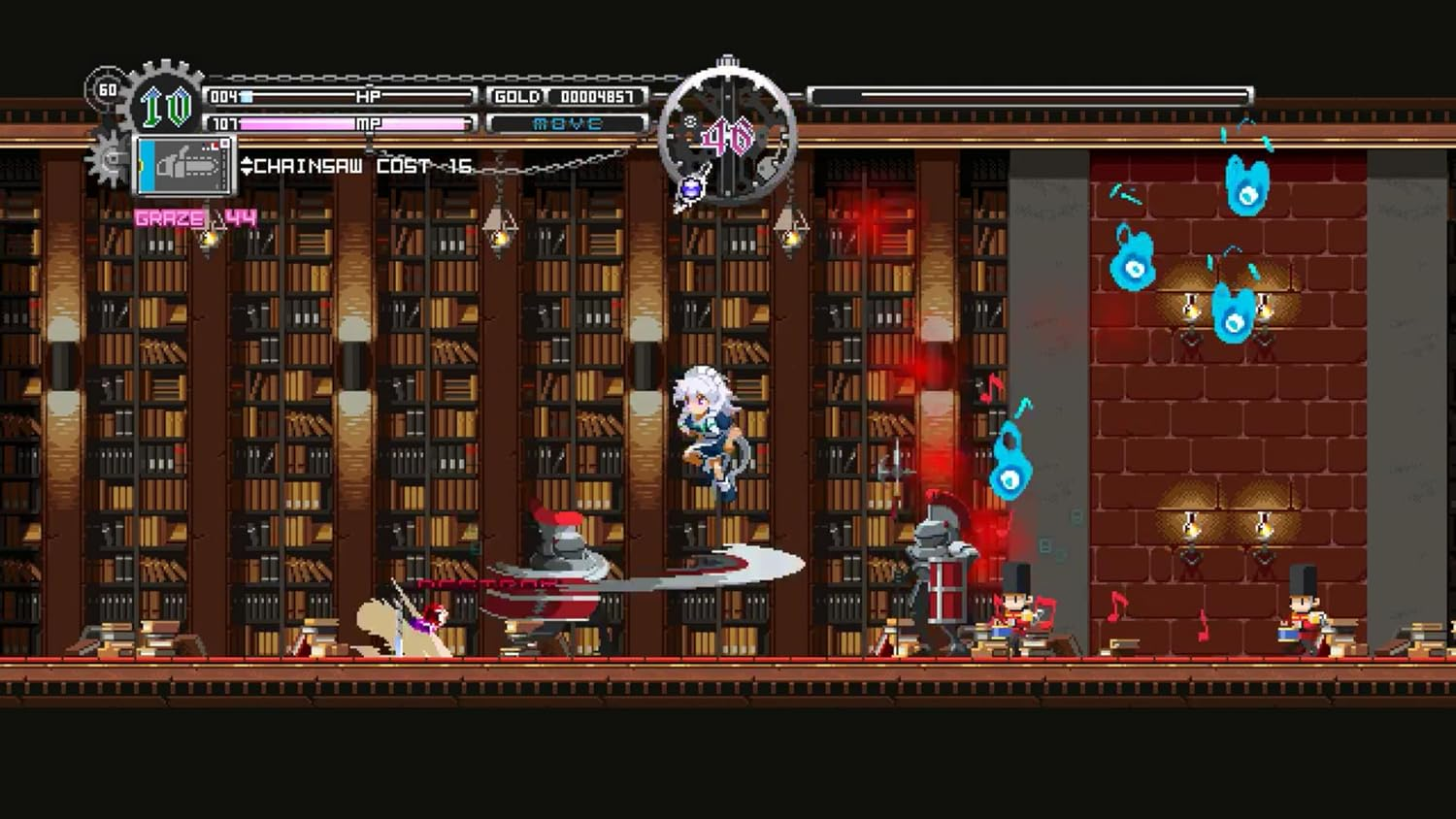
Task: Select the HP label on the health bar
Action: click(370, 97)
